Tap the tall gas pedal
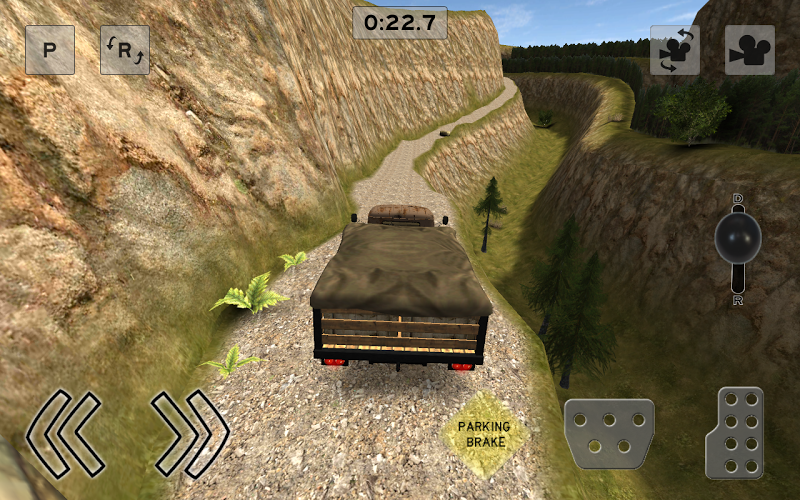This screenshot has width=800, height=500. coord(735,433)
